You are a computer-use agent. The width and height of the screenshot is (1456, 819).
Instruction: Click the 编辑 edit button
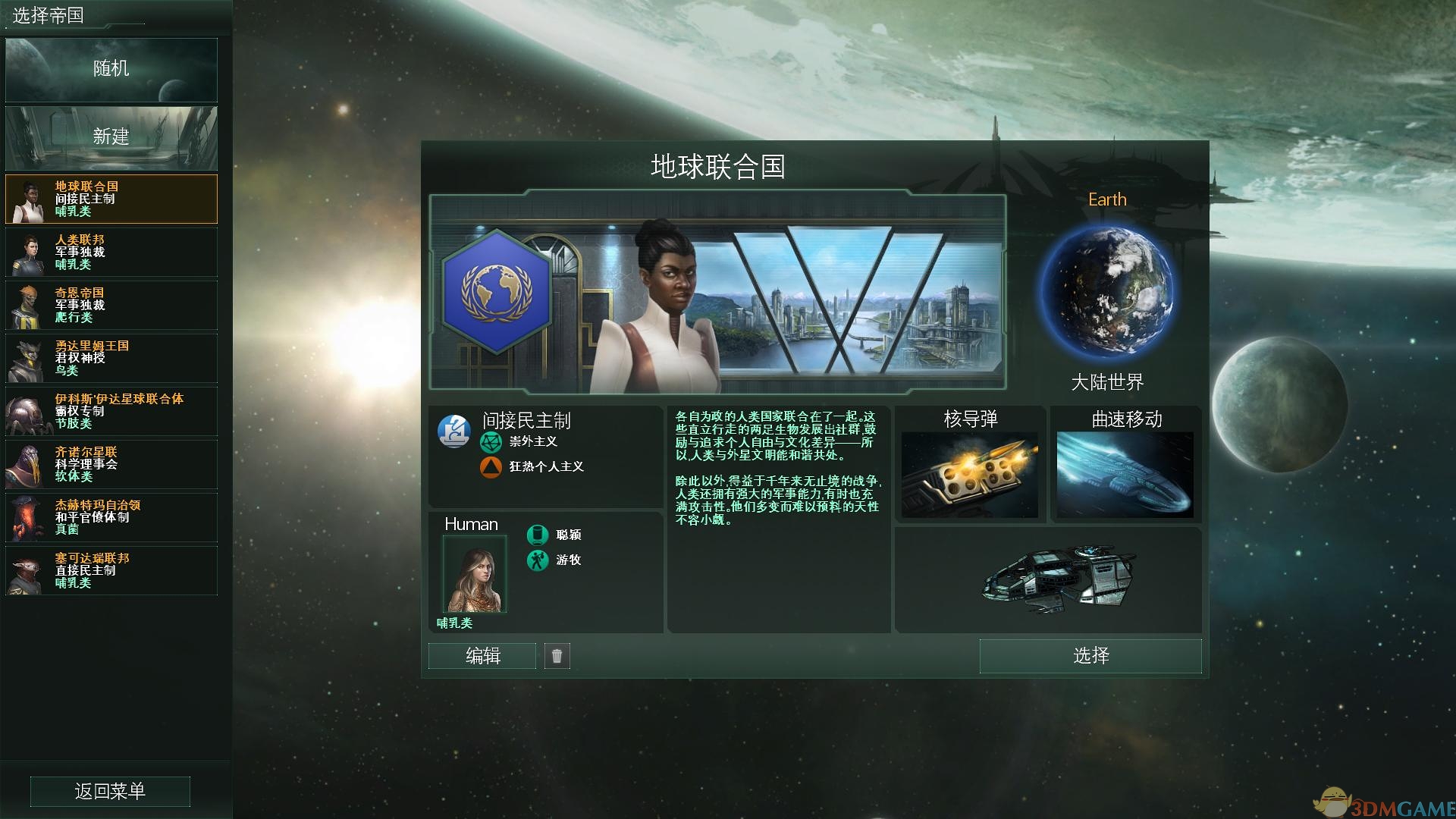click(482, 656)
